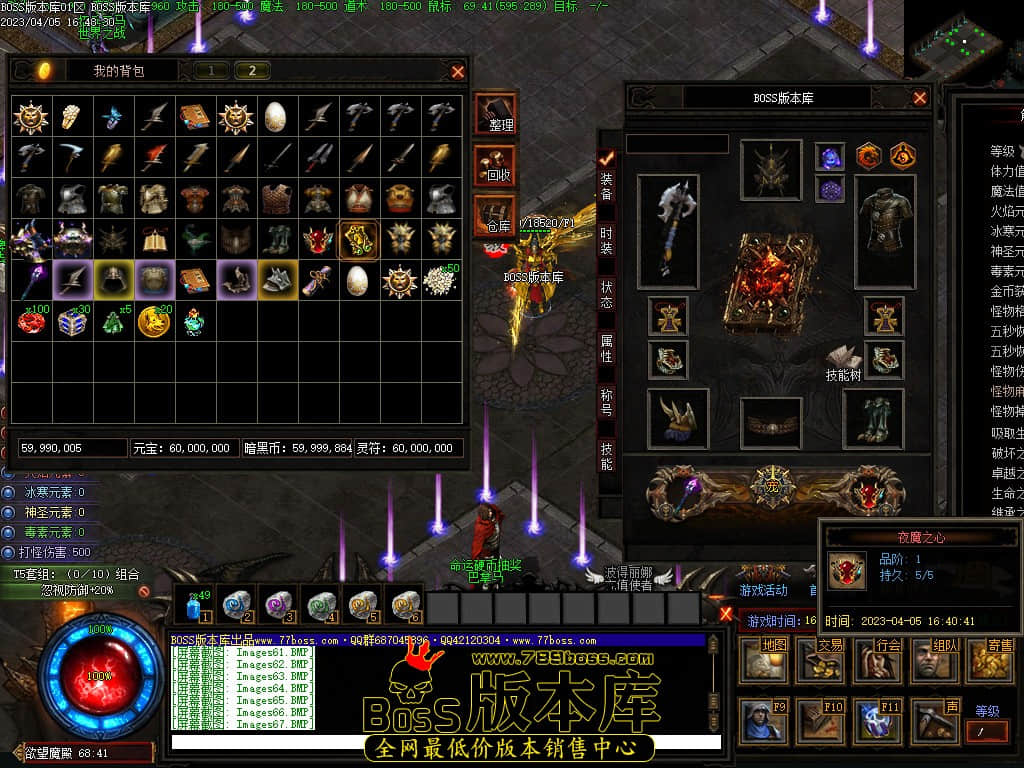Open the 属性 attributes tab
This screenshot has width=1024, height=768.
[x=606, y=348]
